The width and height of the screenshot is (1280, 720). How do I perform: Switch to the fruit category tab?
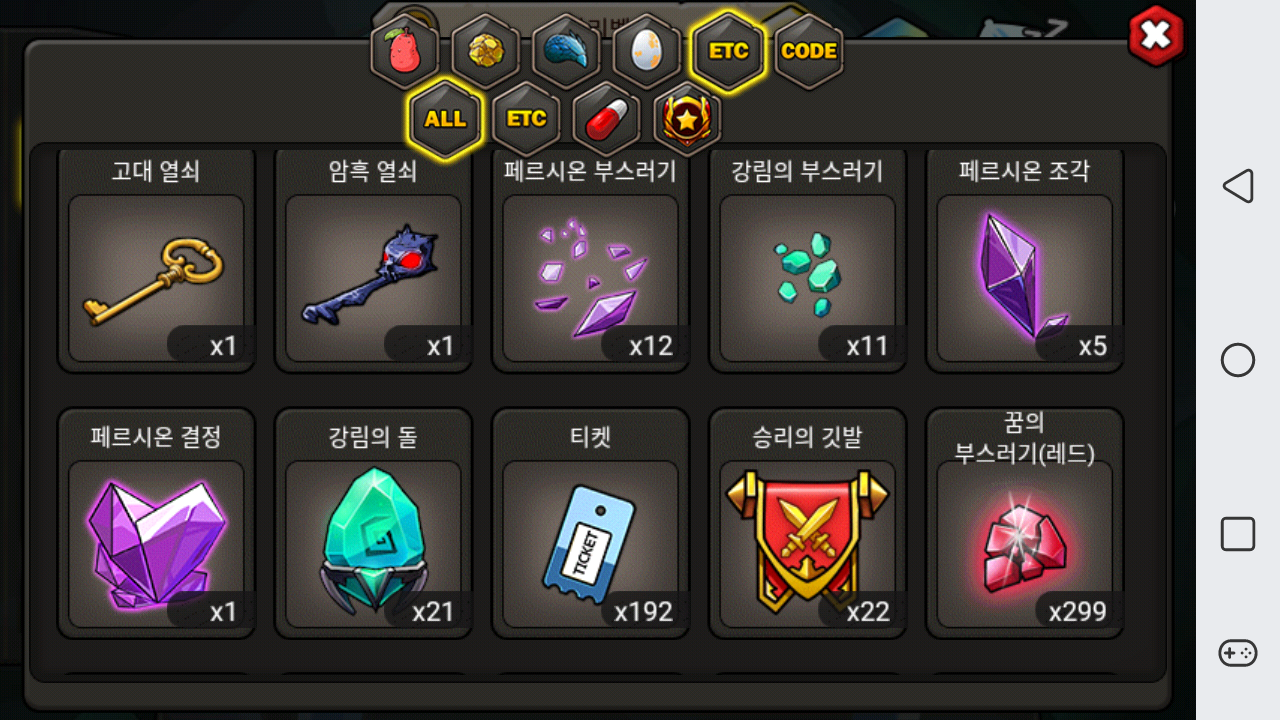[x=405, y=51]
